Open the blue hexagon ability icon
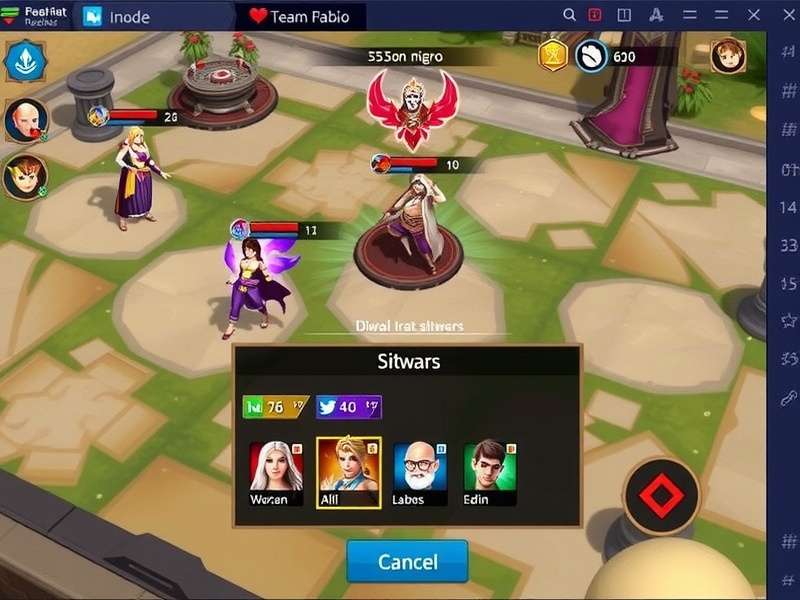The width and height of the screenshot is (800, 600). (x=21, y=61)
